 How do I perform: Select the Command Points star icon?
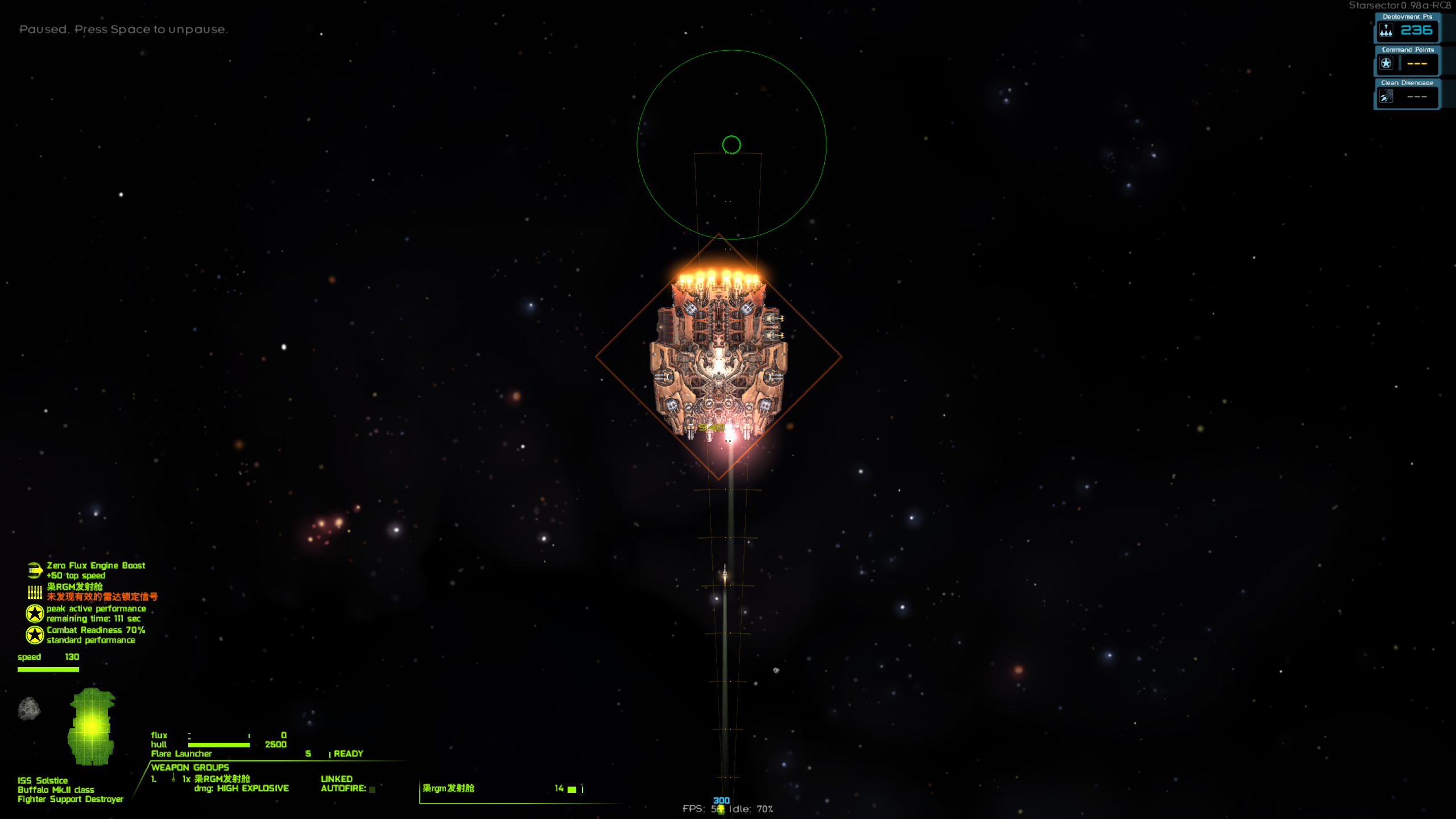pyautogui.click(x=1386, y=63)
